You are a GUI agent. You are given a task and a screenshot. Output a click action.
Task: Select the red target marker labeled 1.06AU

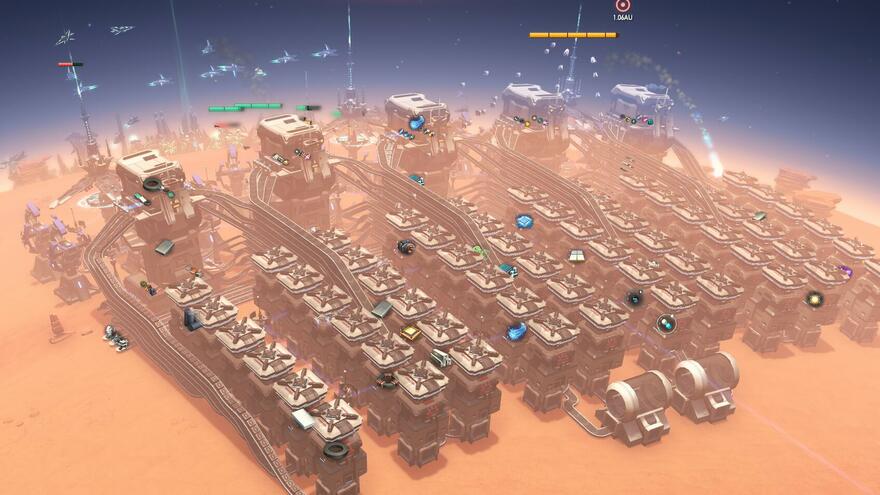(x=623, y=5)
